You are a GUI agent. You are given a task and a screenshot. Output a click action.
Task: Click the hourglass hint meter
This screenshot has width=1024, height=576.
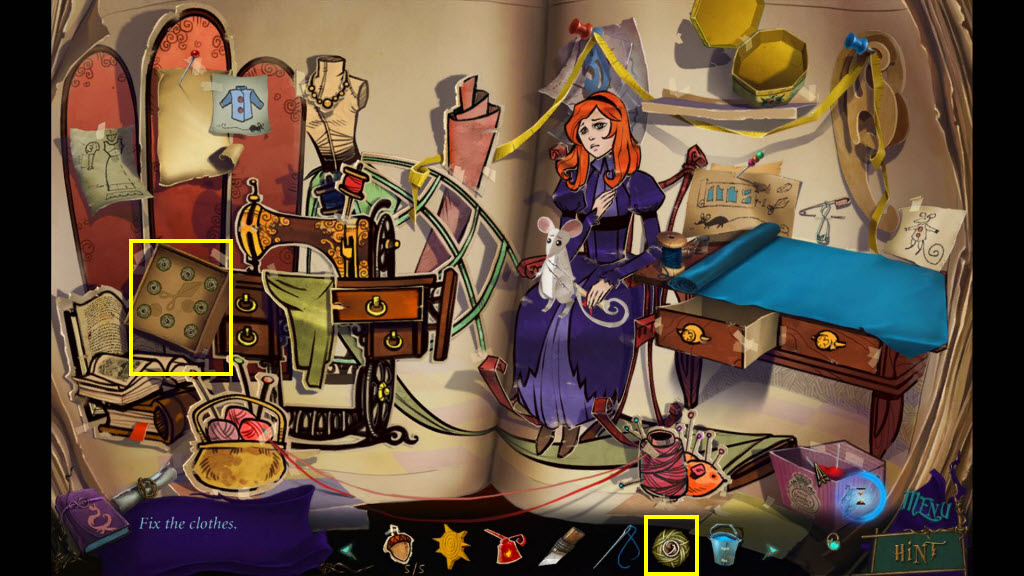point(862,497)
